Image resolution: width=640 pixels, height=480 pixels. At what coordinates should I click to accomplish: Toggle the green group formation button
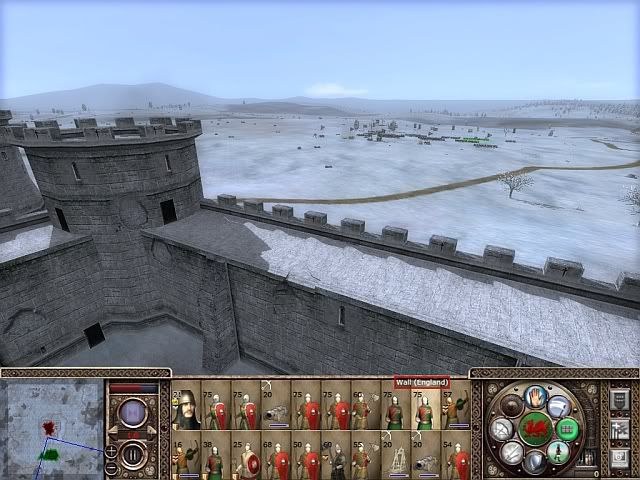point(568,429)
